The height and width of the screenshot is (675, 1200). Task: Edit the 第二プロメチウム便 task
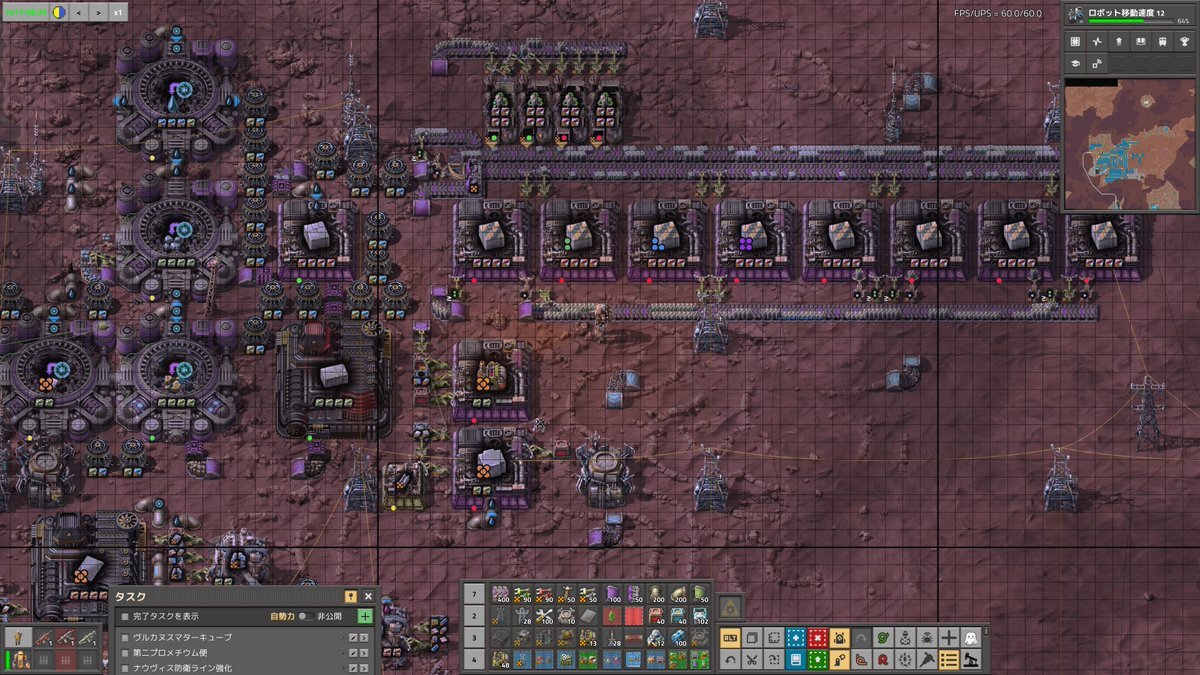pyautogui.click(x=353, y=653)
